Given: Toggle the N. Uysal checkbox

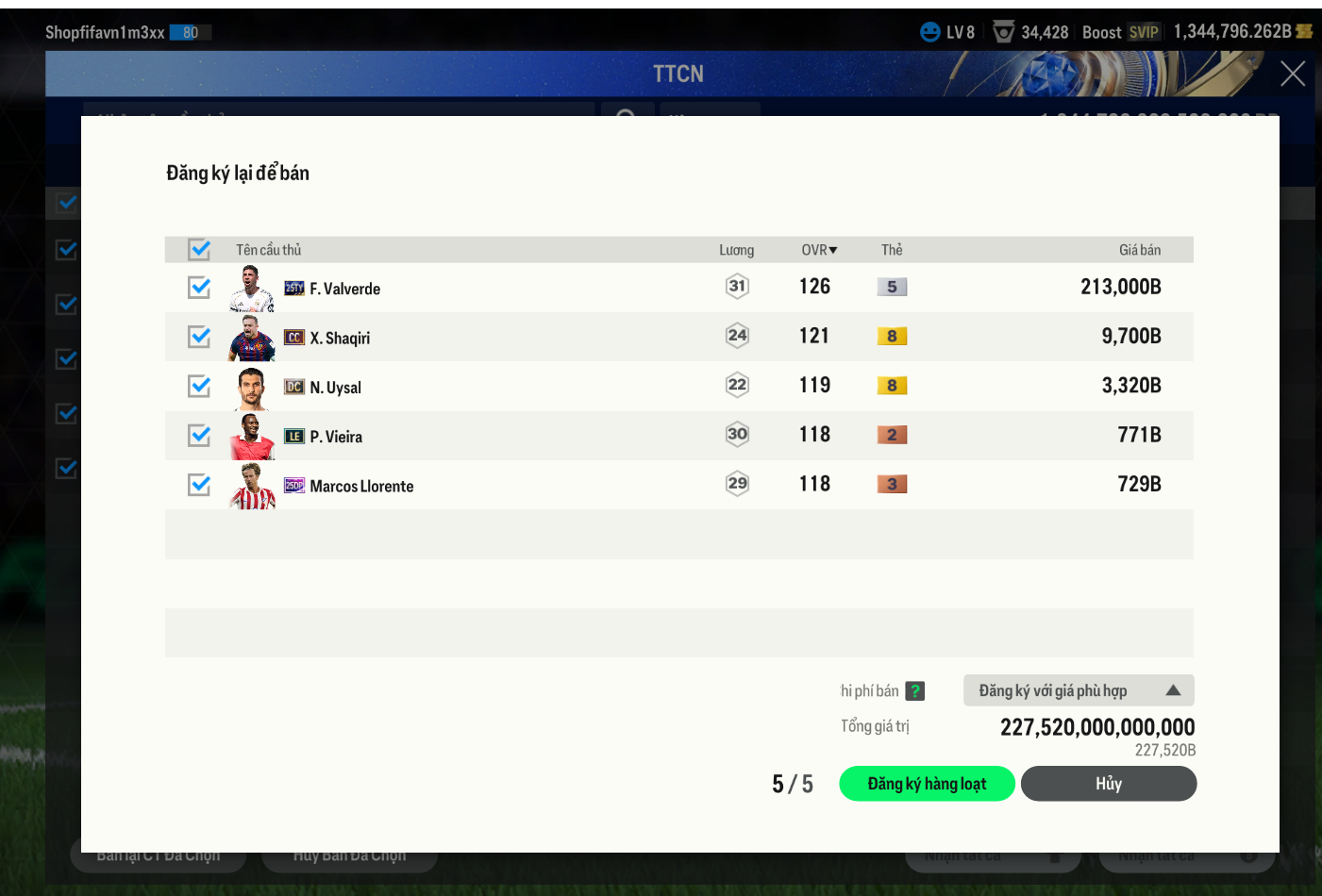Looking at the screenshot, I should click(199, 386).
